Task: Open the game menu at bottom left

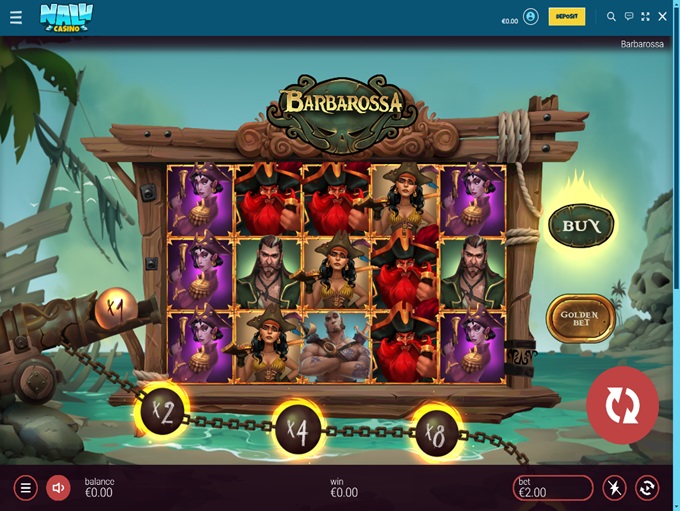Action: 26,488
